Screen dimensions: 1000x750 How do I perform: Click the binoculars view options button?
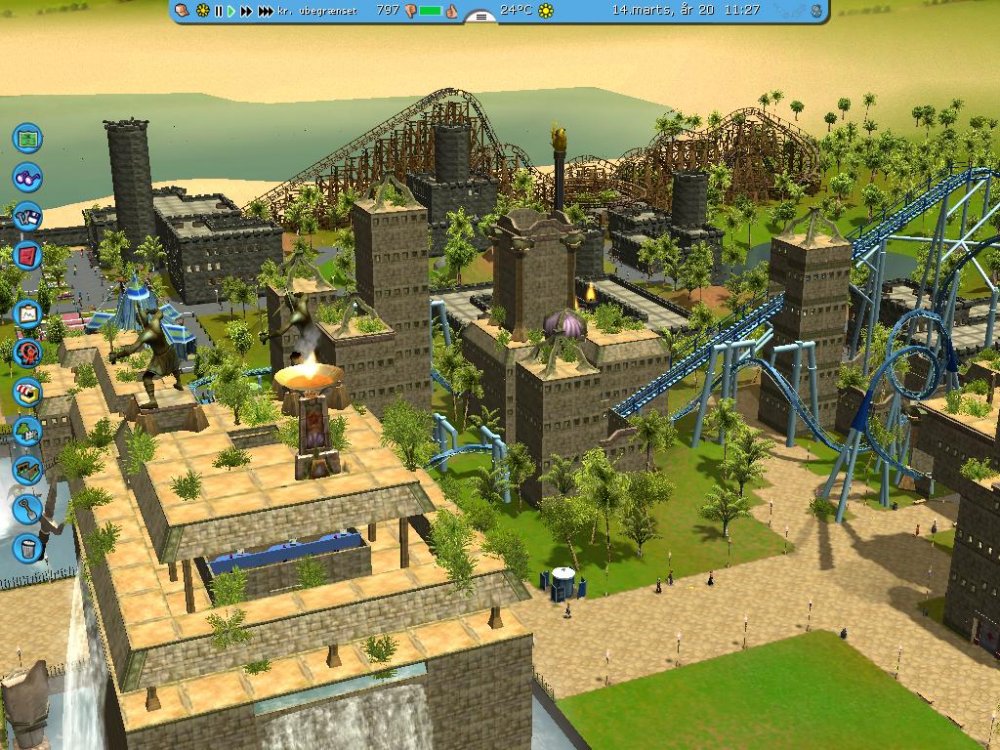coord(27,177)
